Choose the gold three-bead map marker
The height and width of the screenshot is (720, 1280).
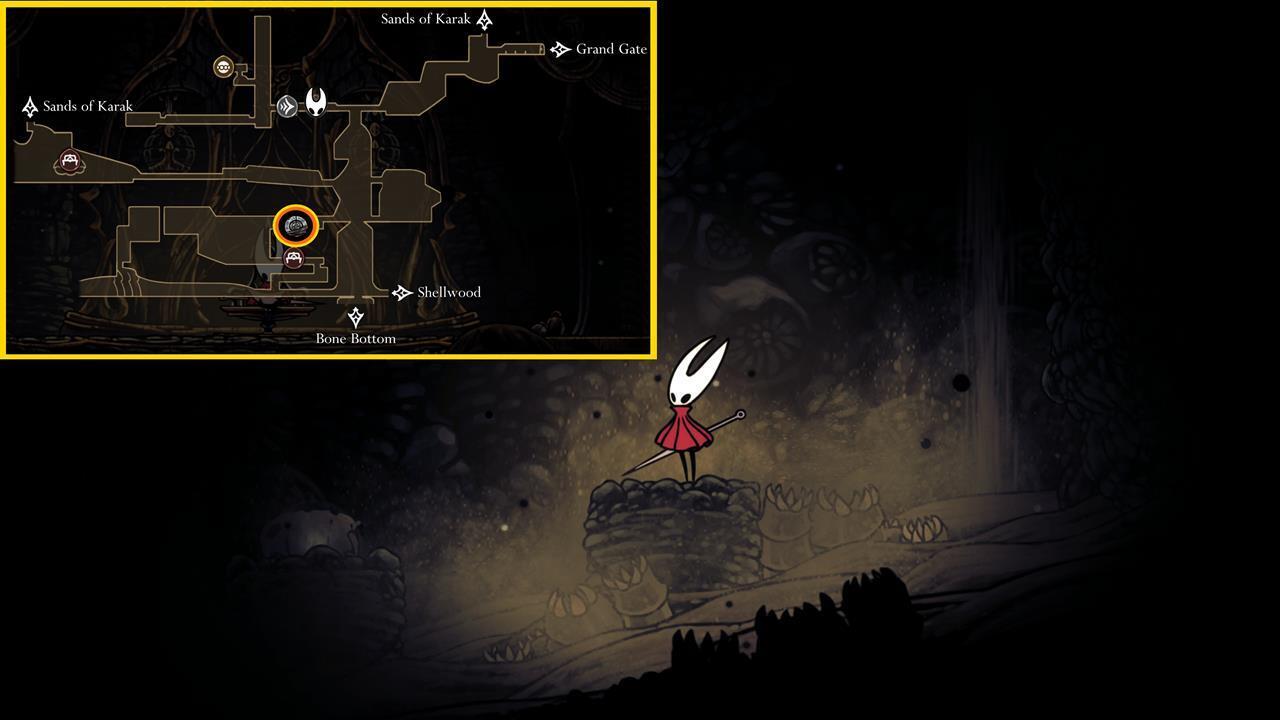pyautogui.click(x=224, y=67)
